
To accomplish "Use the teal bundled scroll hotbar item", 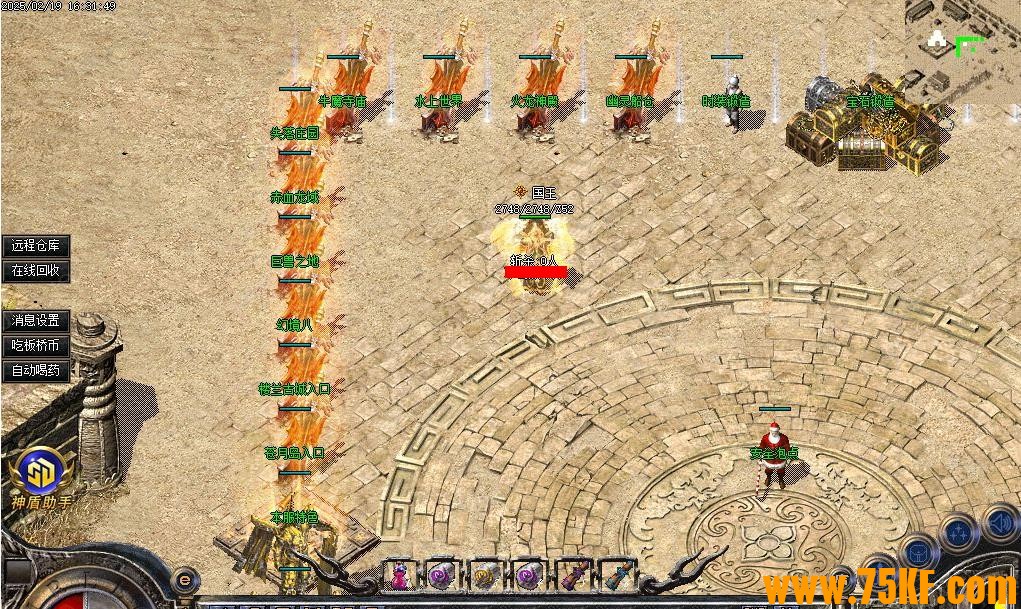I will click(614, 575).
